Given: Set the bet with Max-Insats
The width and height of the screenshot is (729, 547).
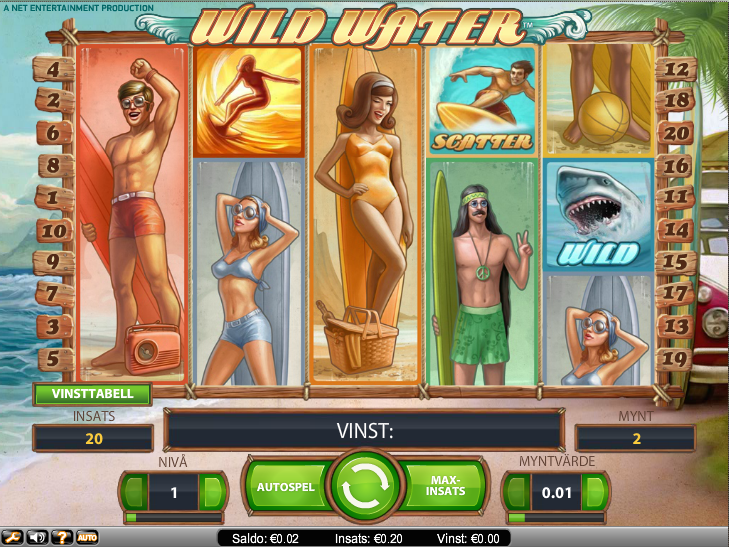Looking at the screenshot, I should click(x=443, y=487).
